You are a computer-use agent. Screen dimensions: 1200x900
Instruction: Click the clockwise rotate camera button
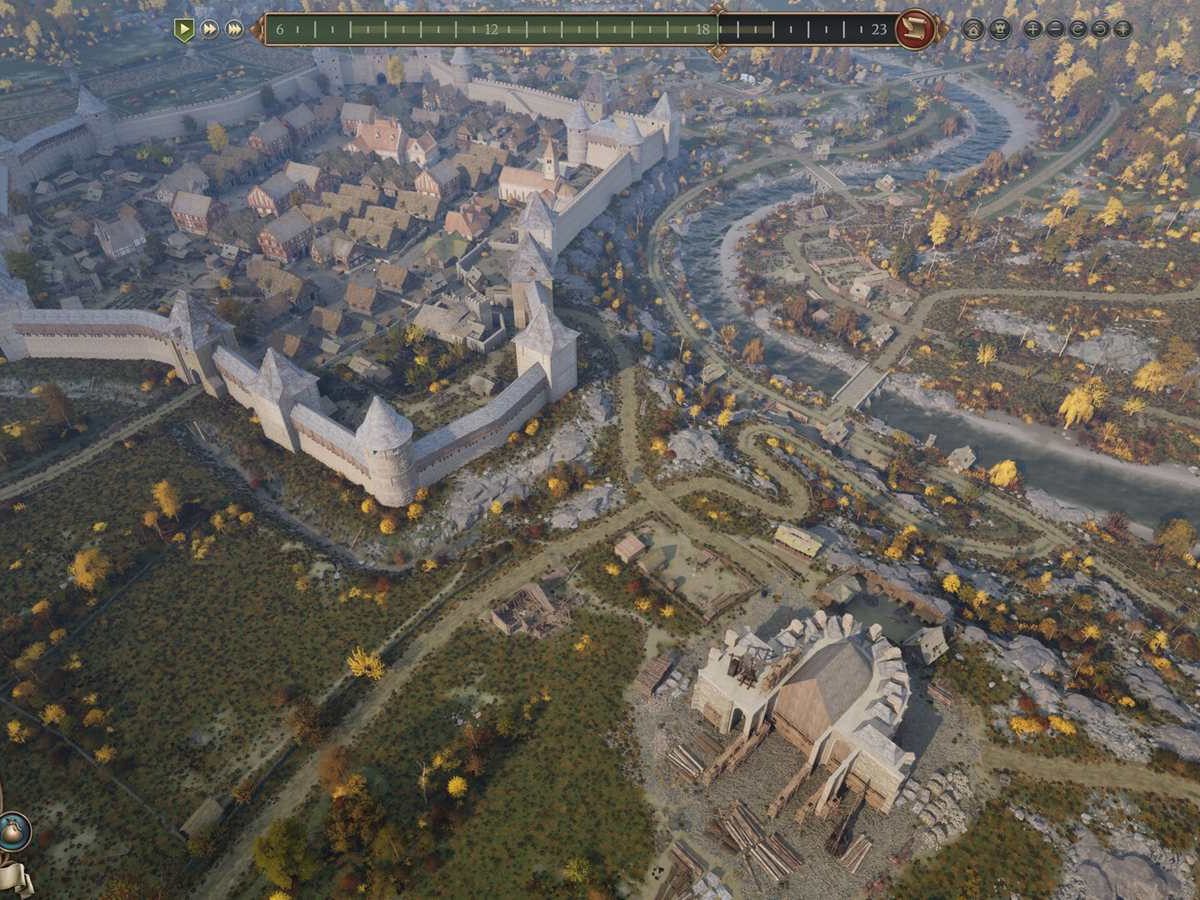(x=1100, y=29)
